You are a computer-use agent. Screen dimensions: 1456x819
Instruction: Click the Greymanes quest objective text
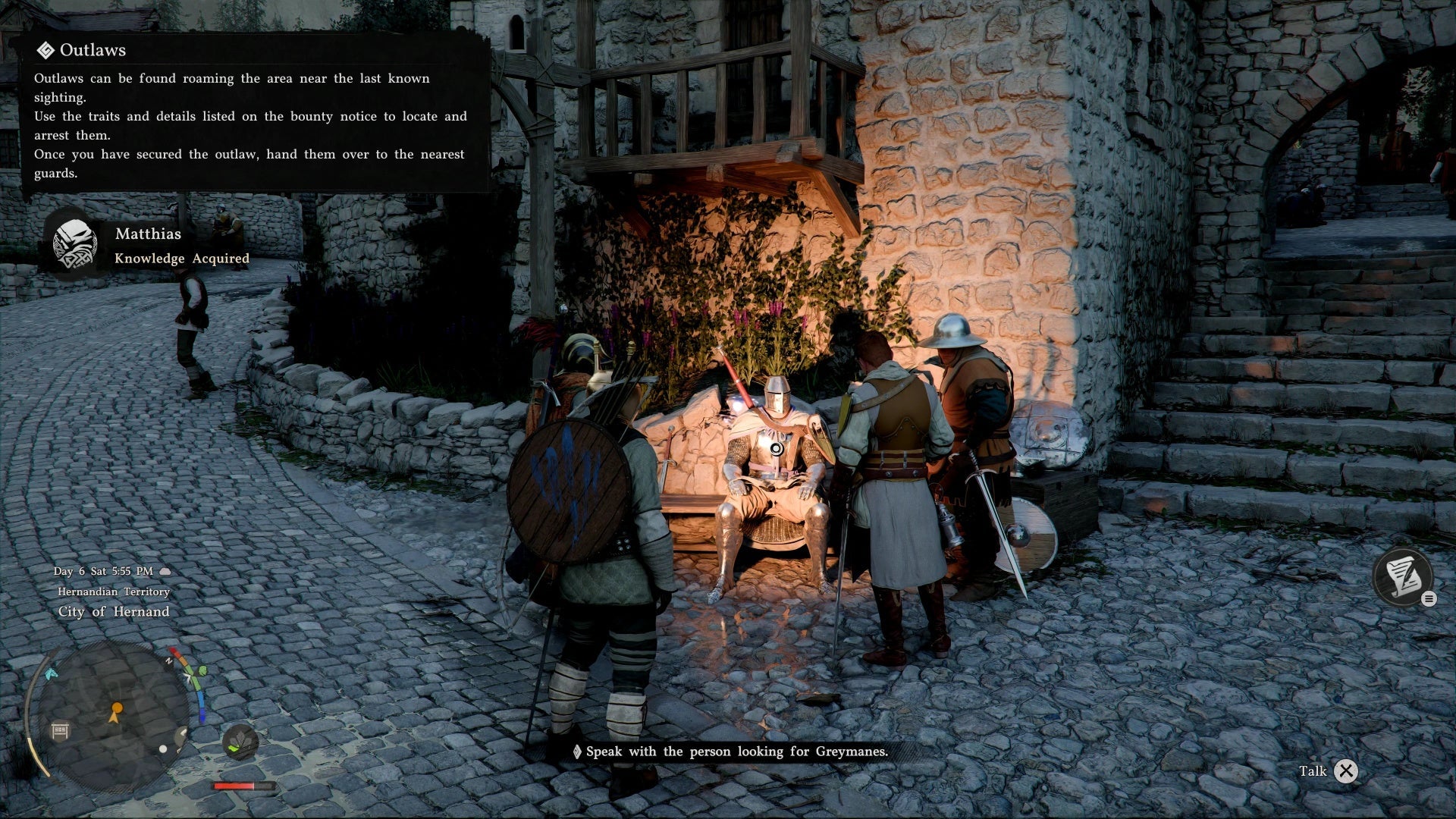(736, 752)
